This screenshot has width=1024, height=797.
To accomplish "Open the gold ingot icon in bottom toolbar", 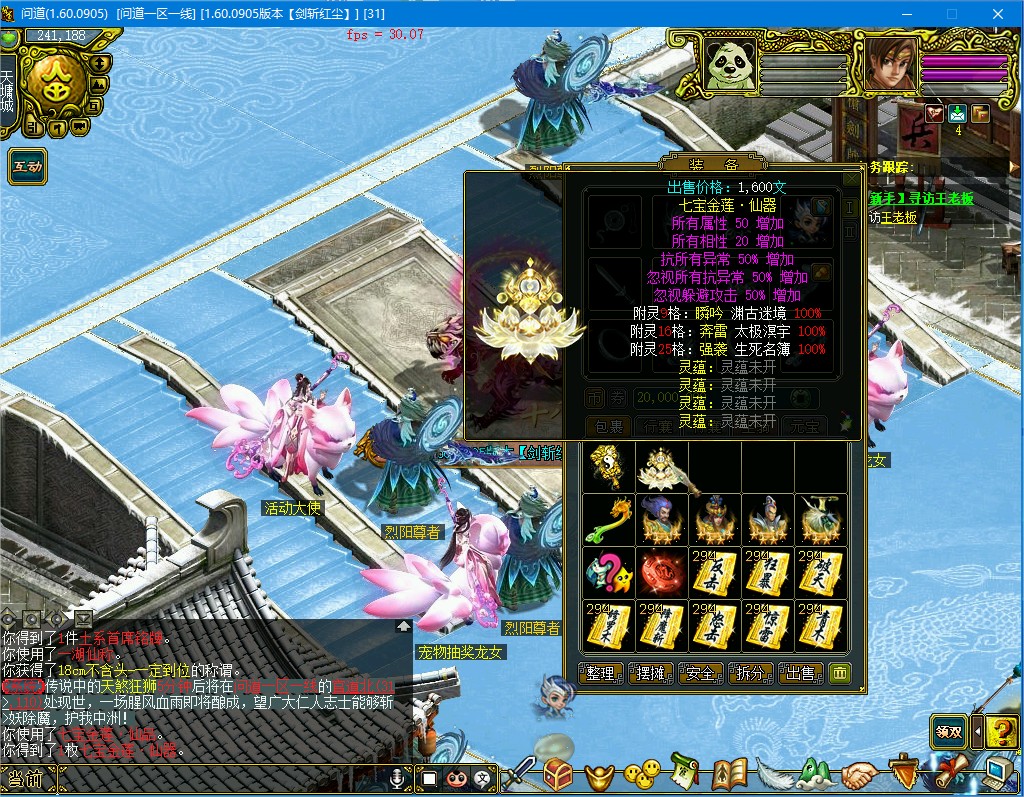I will [600, 774].
